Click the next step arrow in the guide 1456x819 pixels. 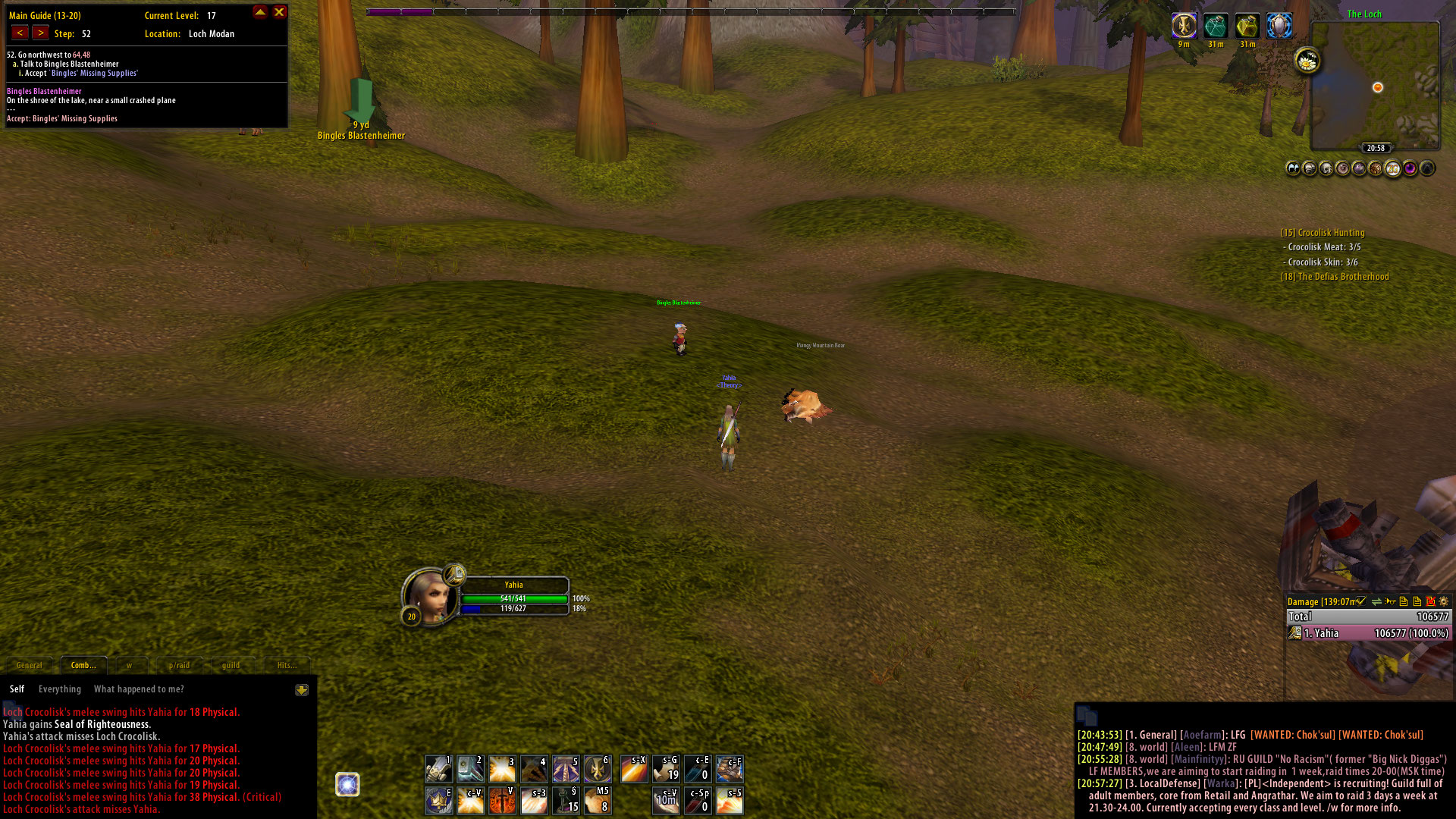point(40,33)
